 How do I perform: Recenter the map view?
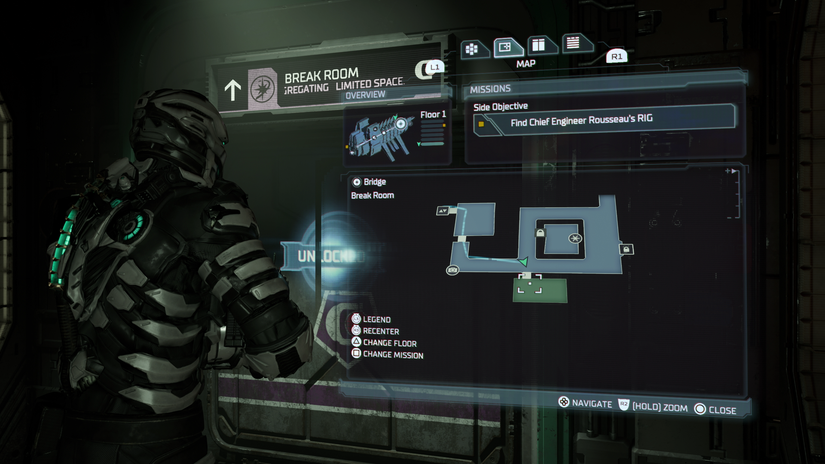pyautogui.click(x=379, y=331)
